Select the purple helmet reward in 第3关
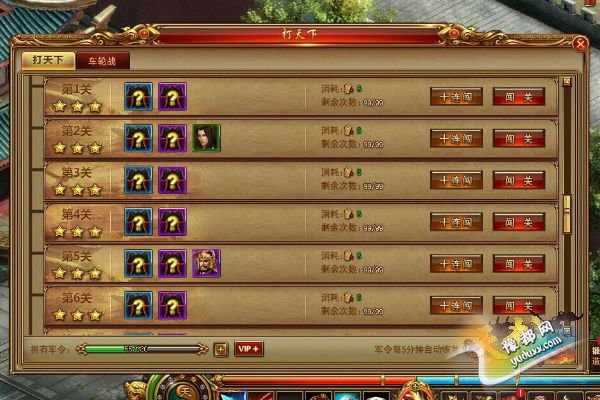600x400 pixels. coord(172,180)
